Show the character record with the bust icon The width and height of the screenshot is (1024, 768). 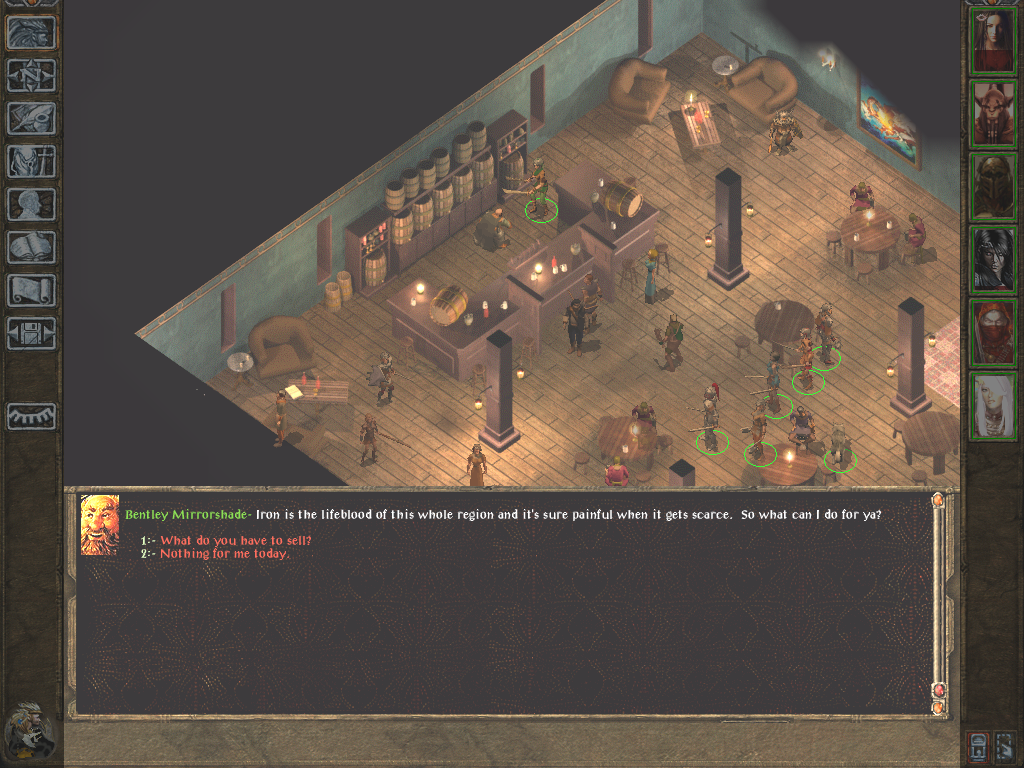[x=31, y=204]
